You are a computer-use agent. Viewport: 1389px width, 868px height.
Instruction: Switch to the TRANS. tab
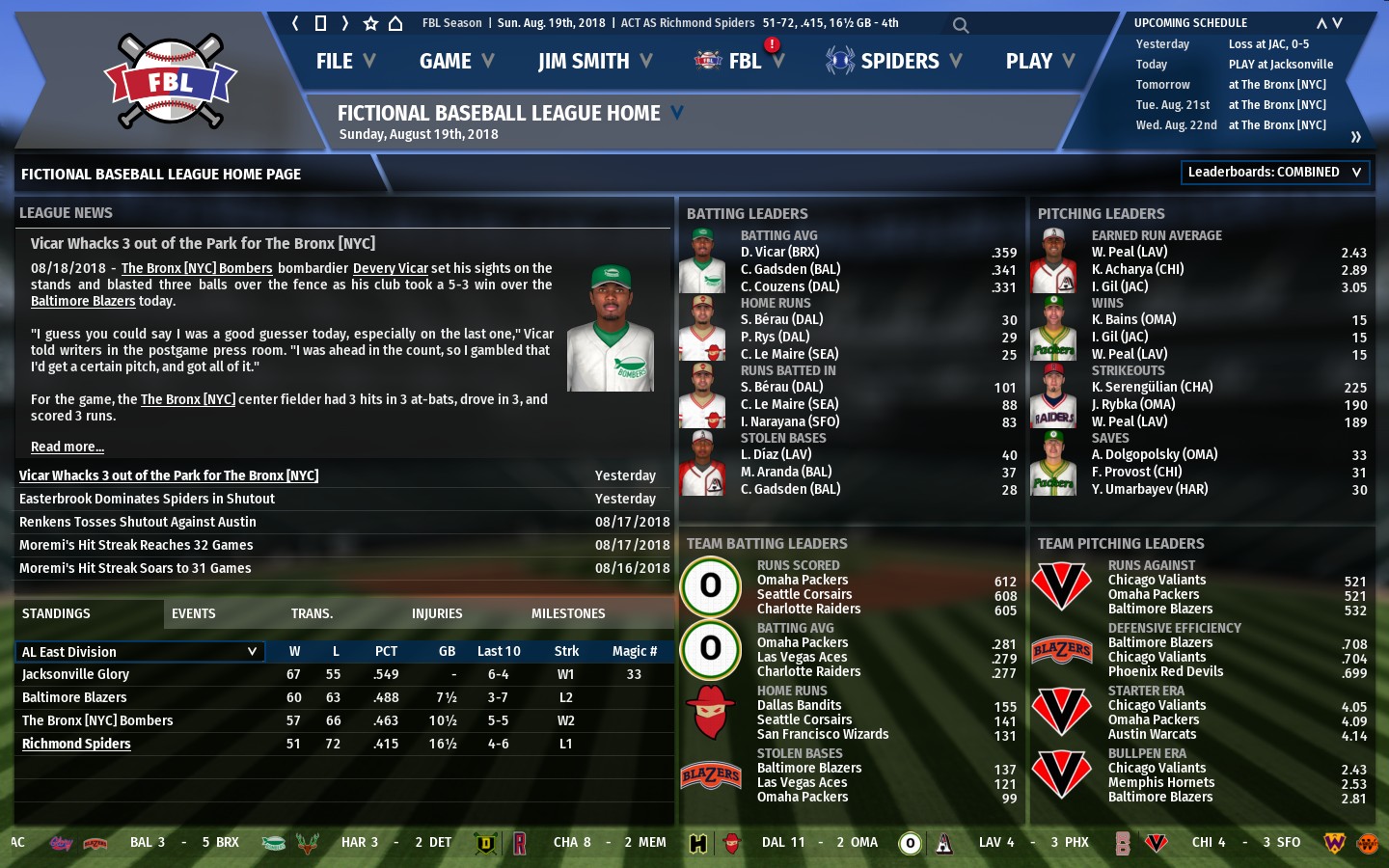pyautogui.click(x=312, y=613)
